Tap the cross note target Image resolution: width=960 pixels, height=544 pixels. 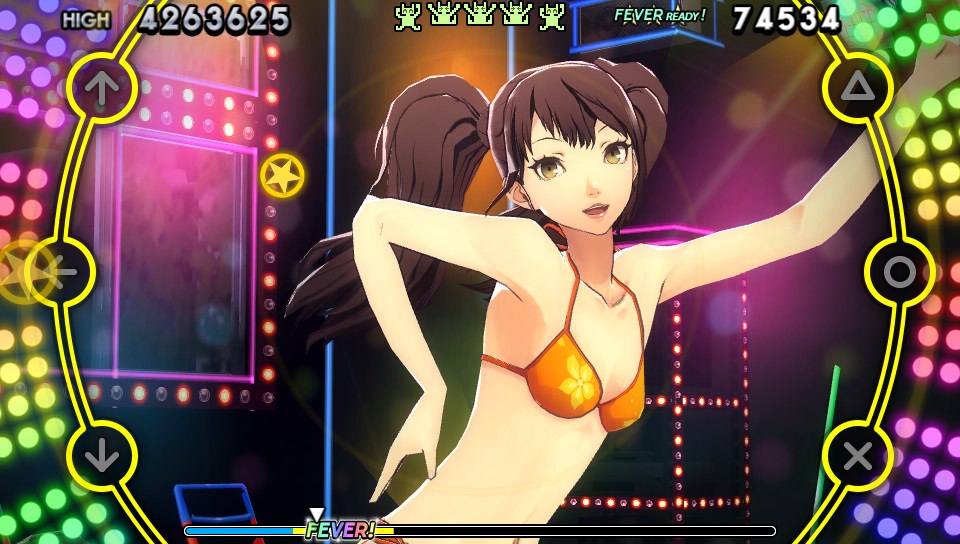tap(857, 456)
